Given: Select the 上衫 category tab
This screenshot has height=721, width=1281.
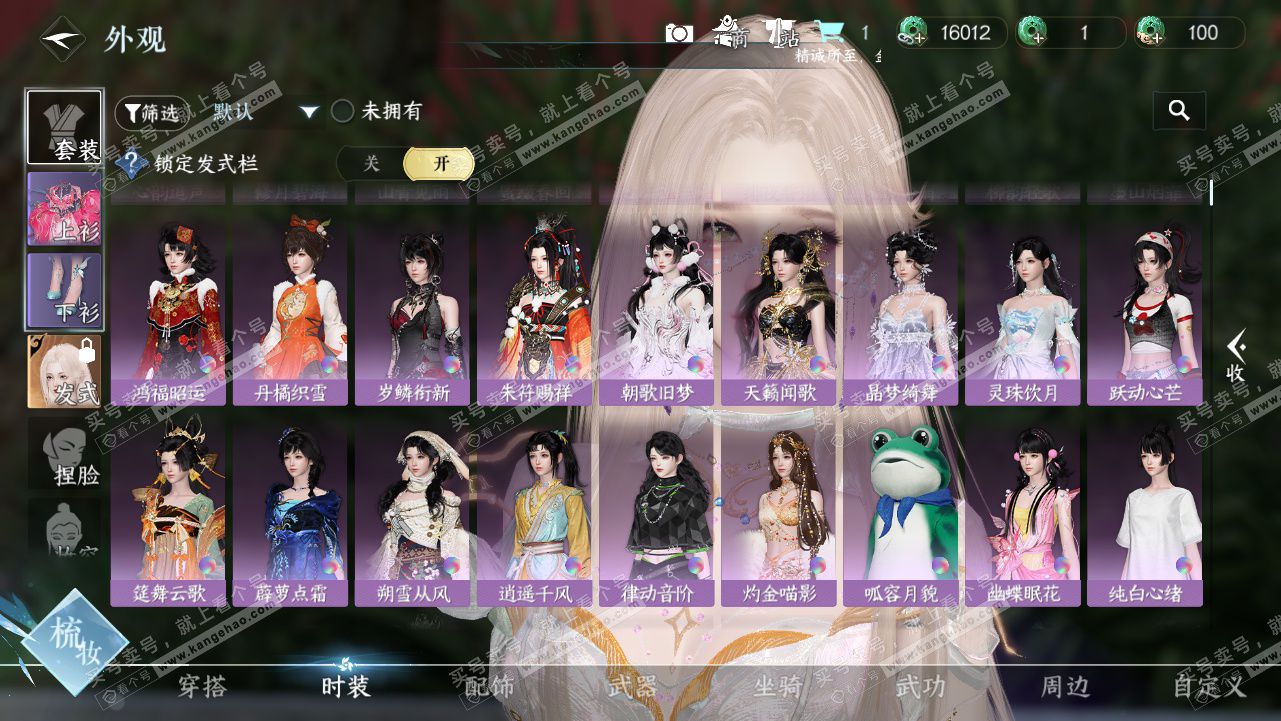Looking at the screenshot, I should coord(64,209).
